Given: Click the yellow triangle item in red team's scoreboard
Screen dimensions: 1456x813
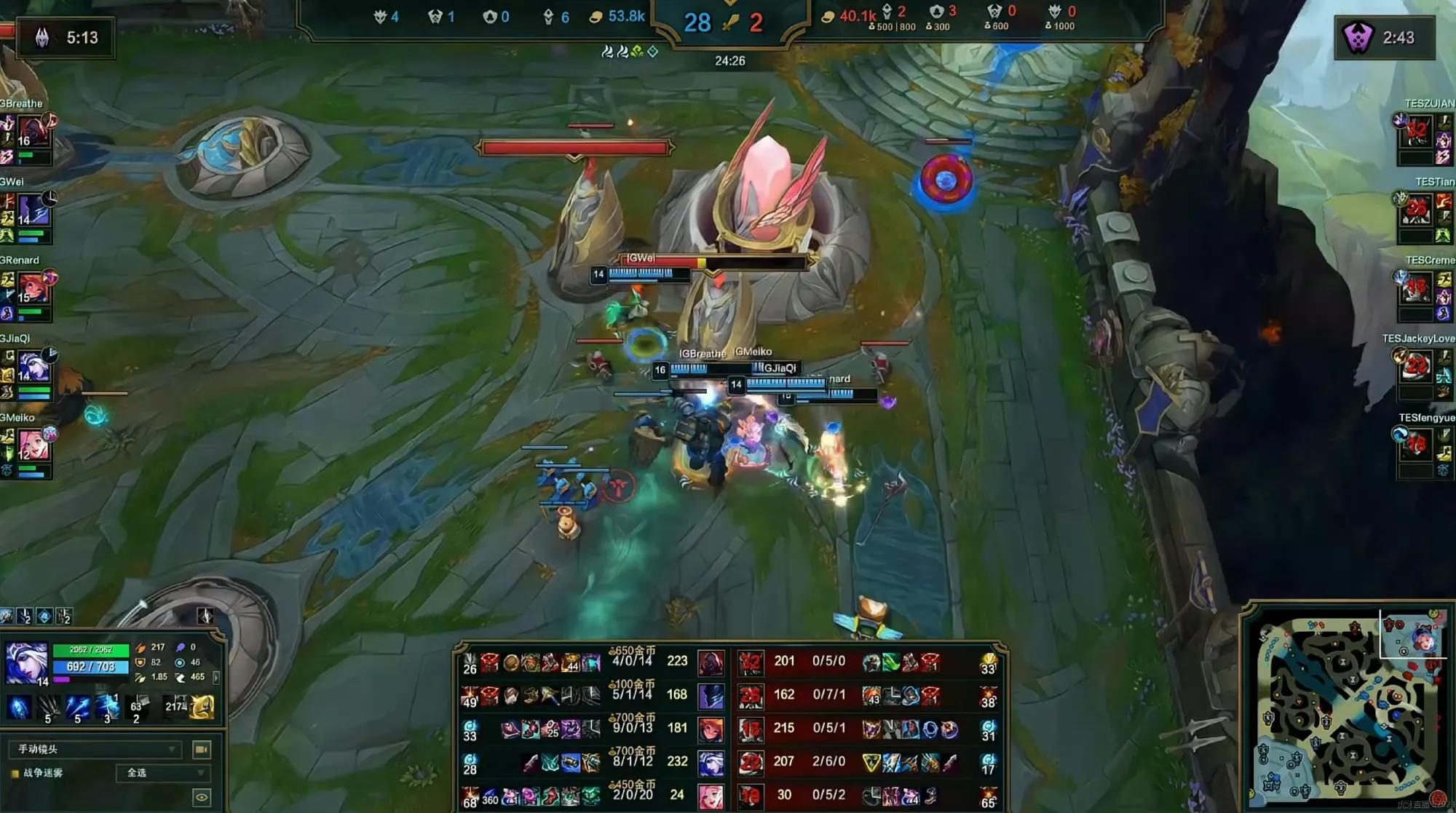Looking at the screenshot, I should 871,762.
